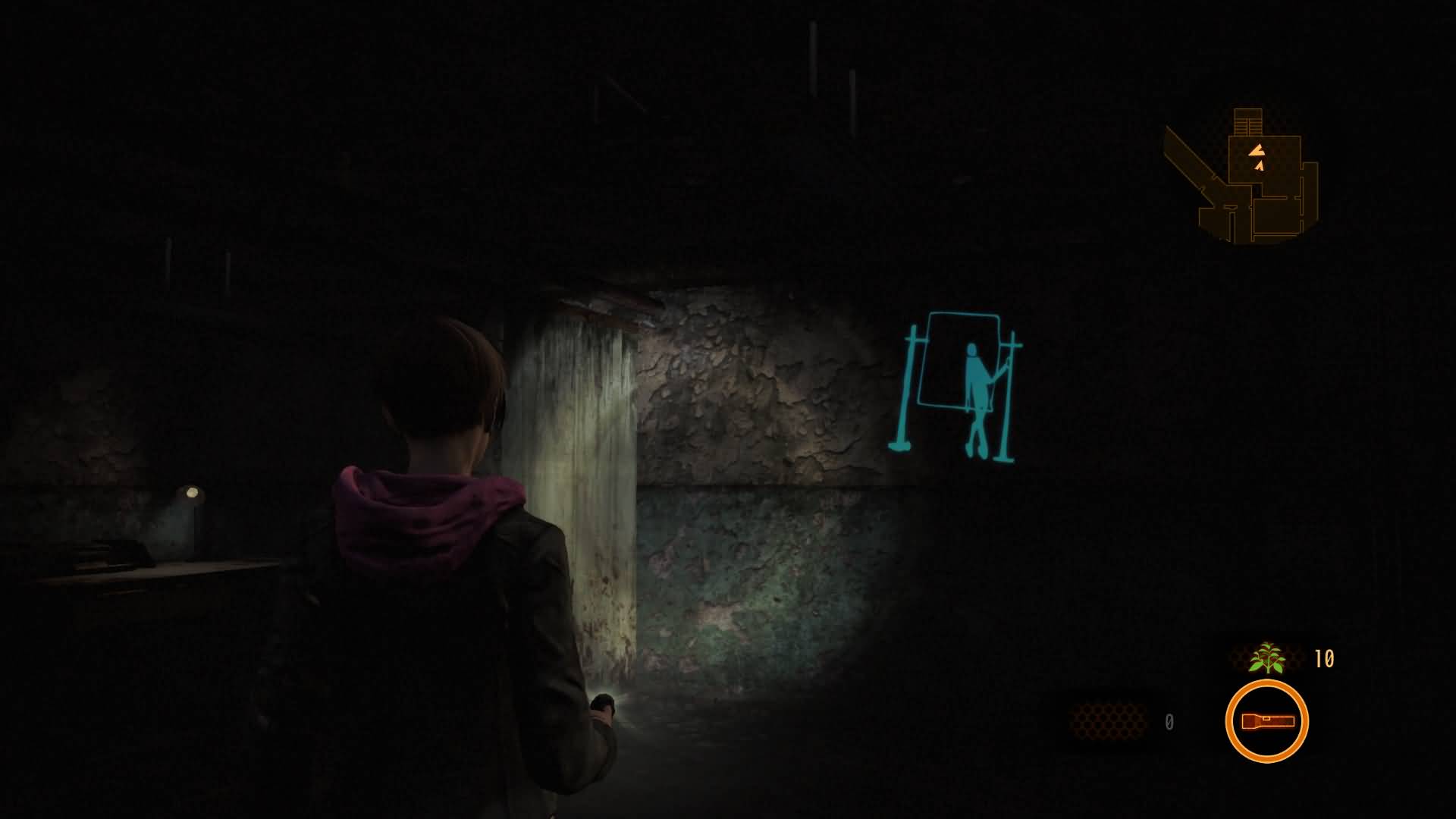1456x819 pixels.
Task: Select the flashlight equipment icon
Action: pyautogui.click(x=1266, y=721)
